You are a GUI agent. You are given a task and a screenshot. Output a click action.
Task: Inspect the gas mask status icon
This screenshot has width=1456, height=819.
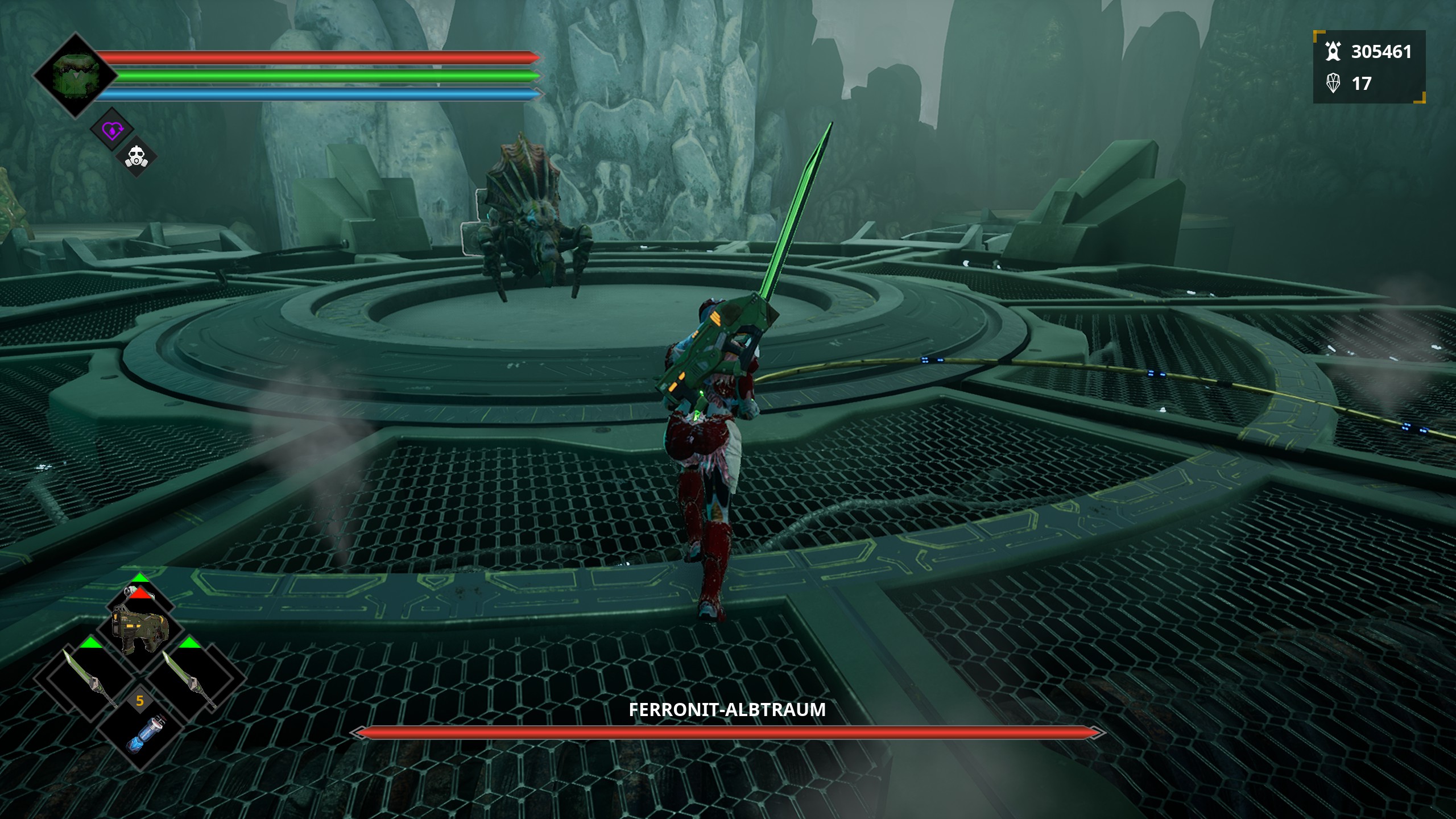(x=136, y=156)
